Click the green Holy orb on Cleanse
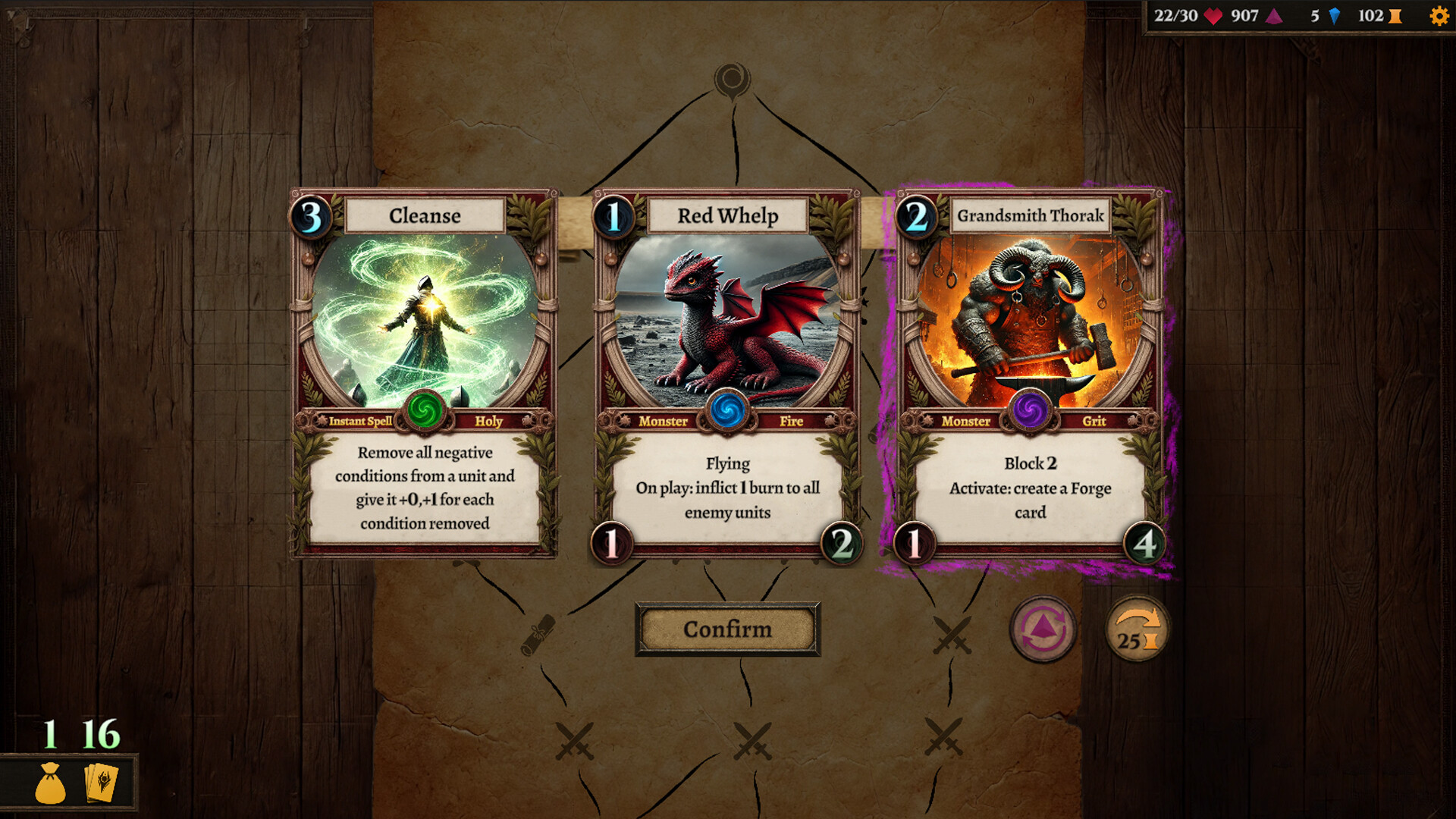 coord(425,413)
